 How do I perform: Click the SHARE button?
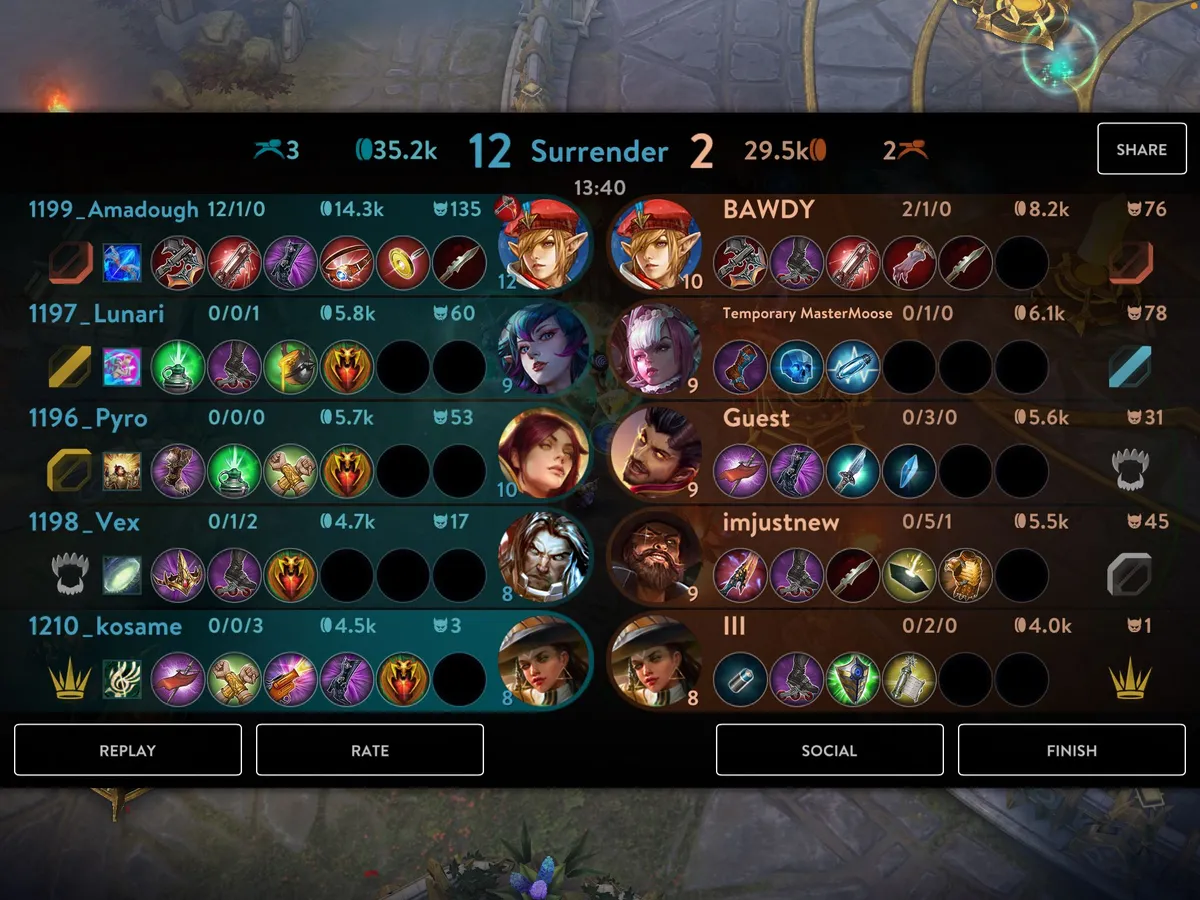pyautogui.click(x=1141, y=150)
